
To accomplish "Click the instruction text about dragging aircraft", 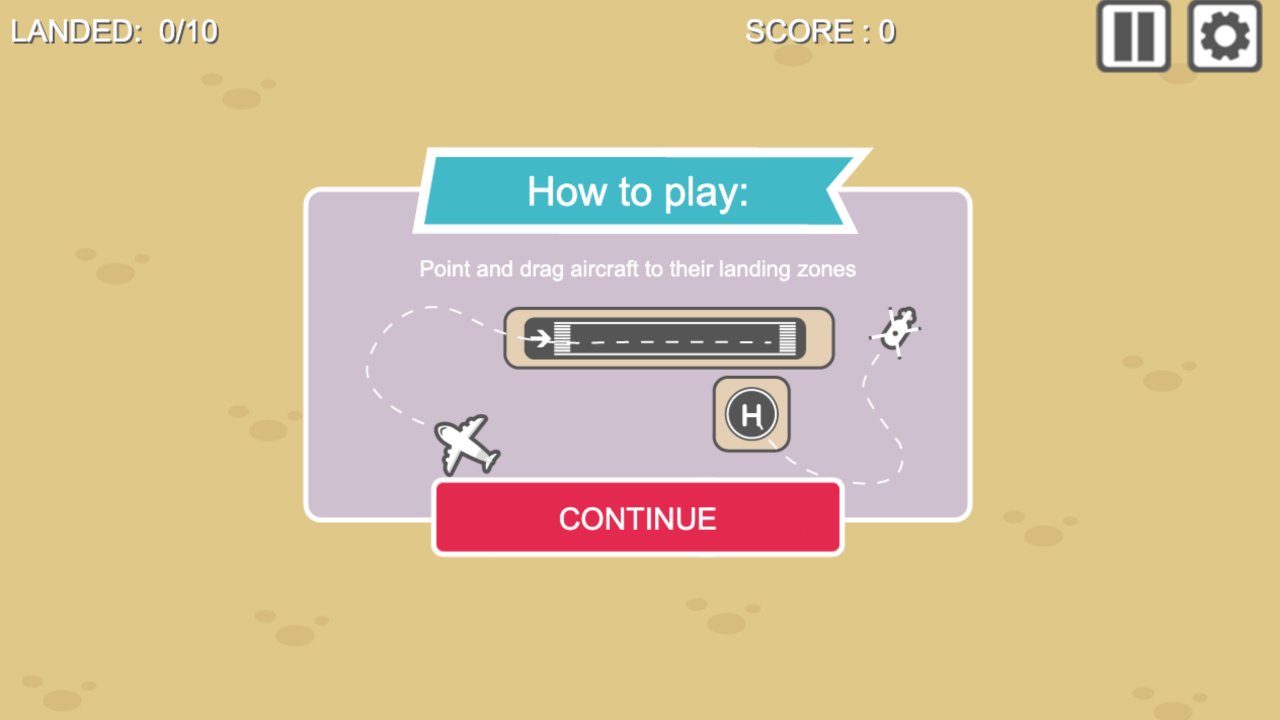I will 636,268.
